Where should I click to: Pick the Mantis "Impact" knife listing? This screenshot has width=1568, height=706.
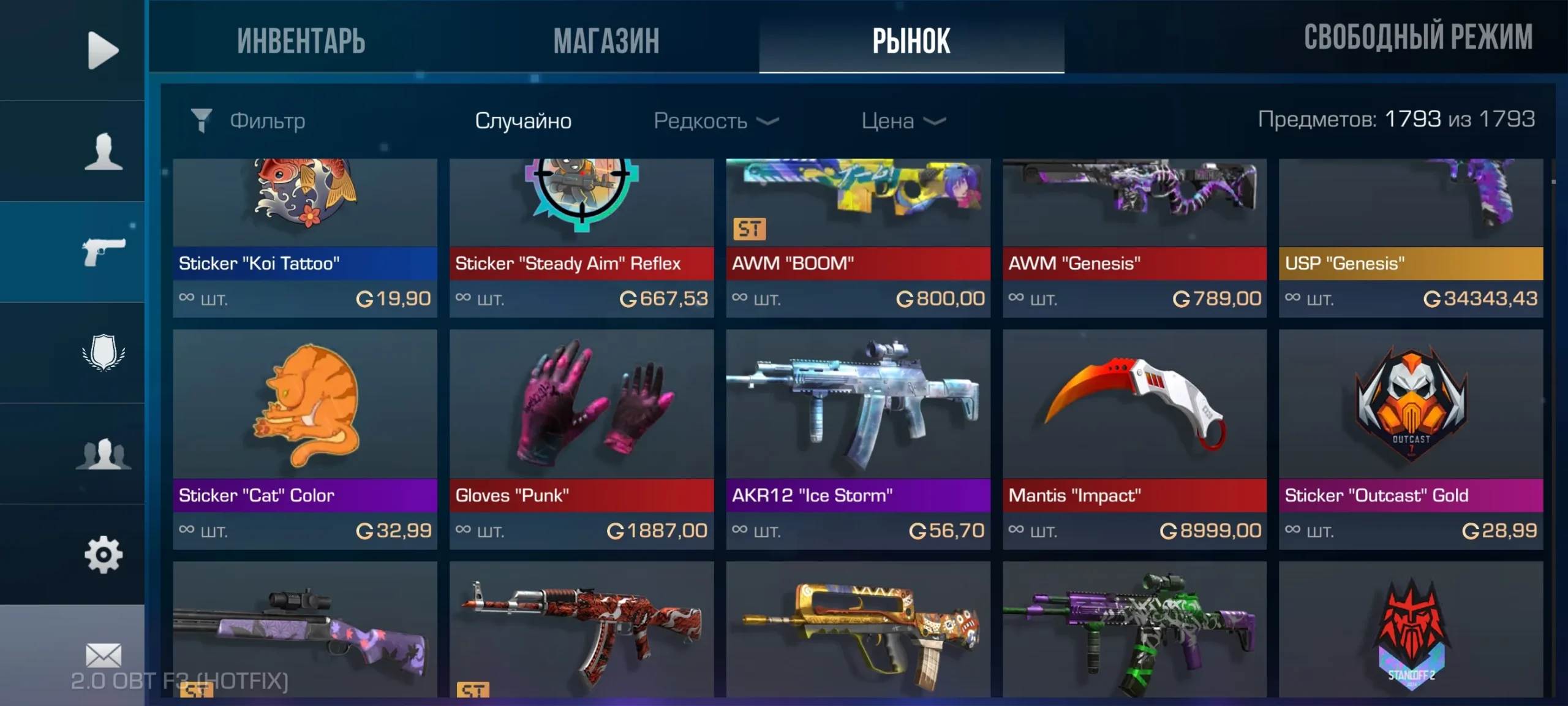tap(1134, 438)
